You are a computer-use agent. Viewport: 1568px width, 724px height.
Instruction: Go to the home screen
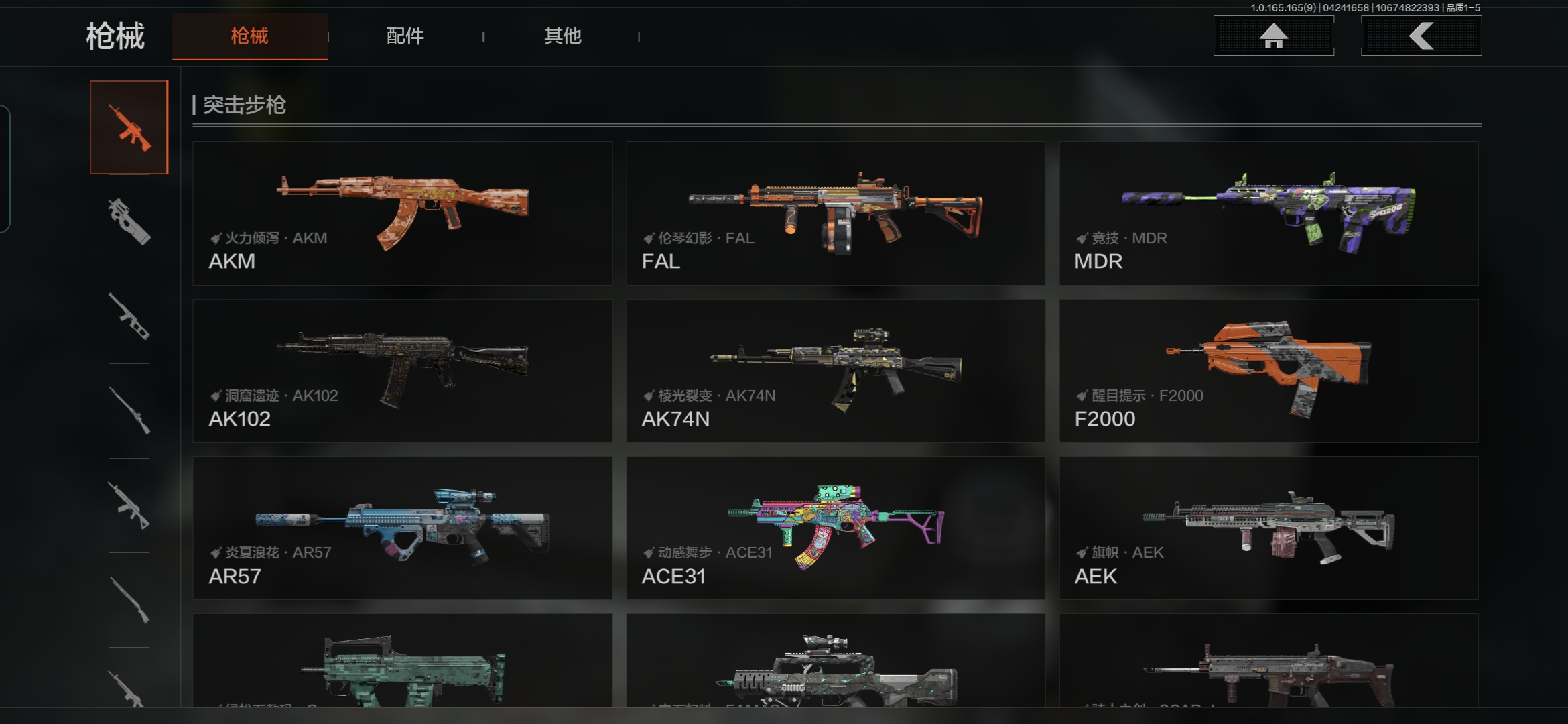(1273, 36)
